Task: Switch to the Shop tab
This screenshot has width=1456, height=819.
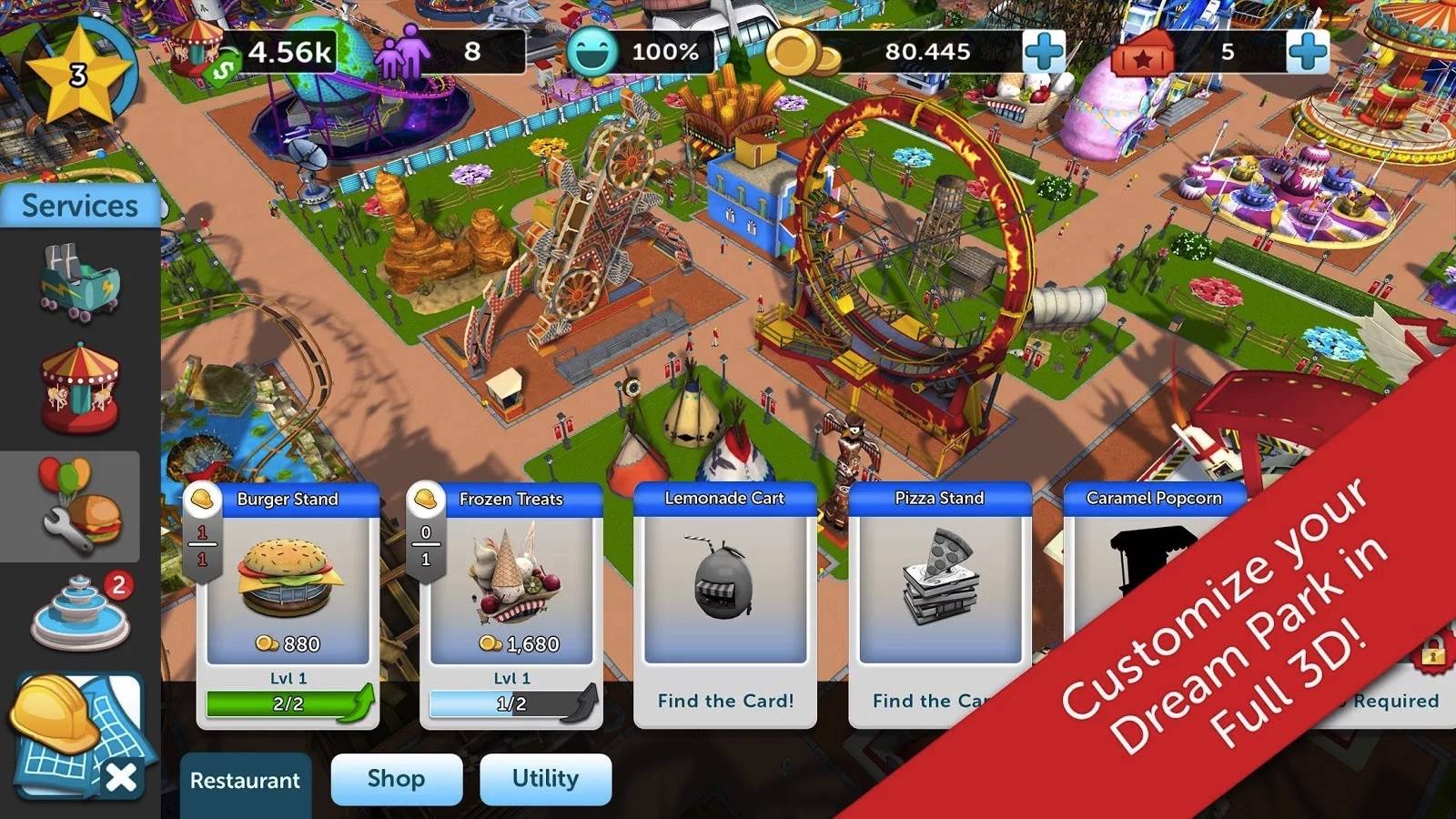Action: pyautogui.click(x=396, y=779)
